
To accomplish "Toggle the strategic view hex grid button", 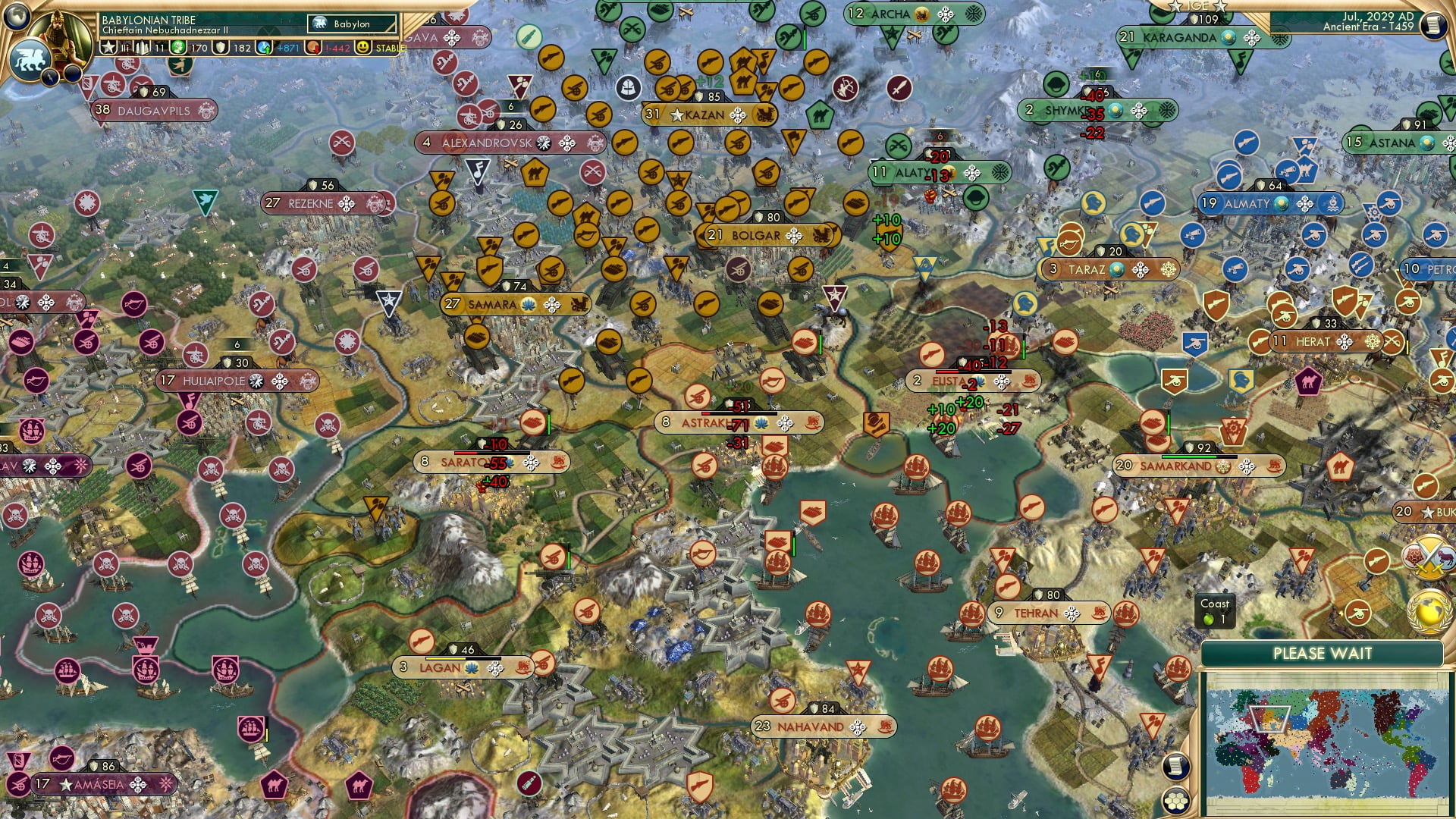I will click(1175, 802).
